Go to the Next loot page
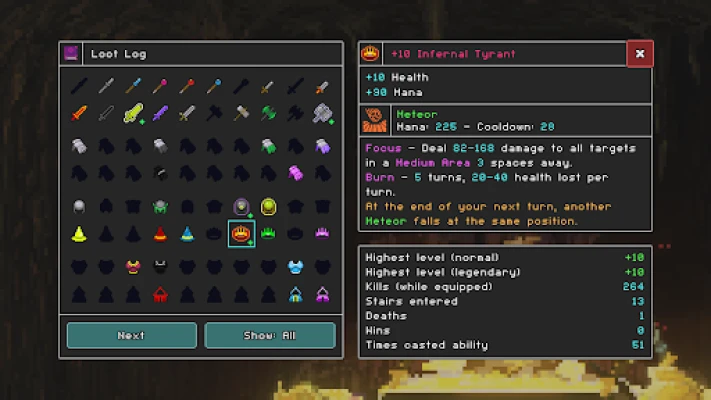Screen dimensions: 711x400 coord(131,335)
